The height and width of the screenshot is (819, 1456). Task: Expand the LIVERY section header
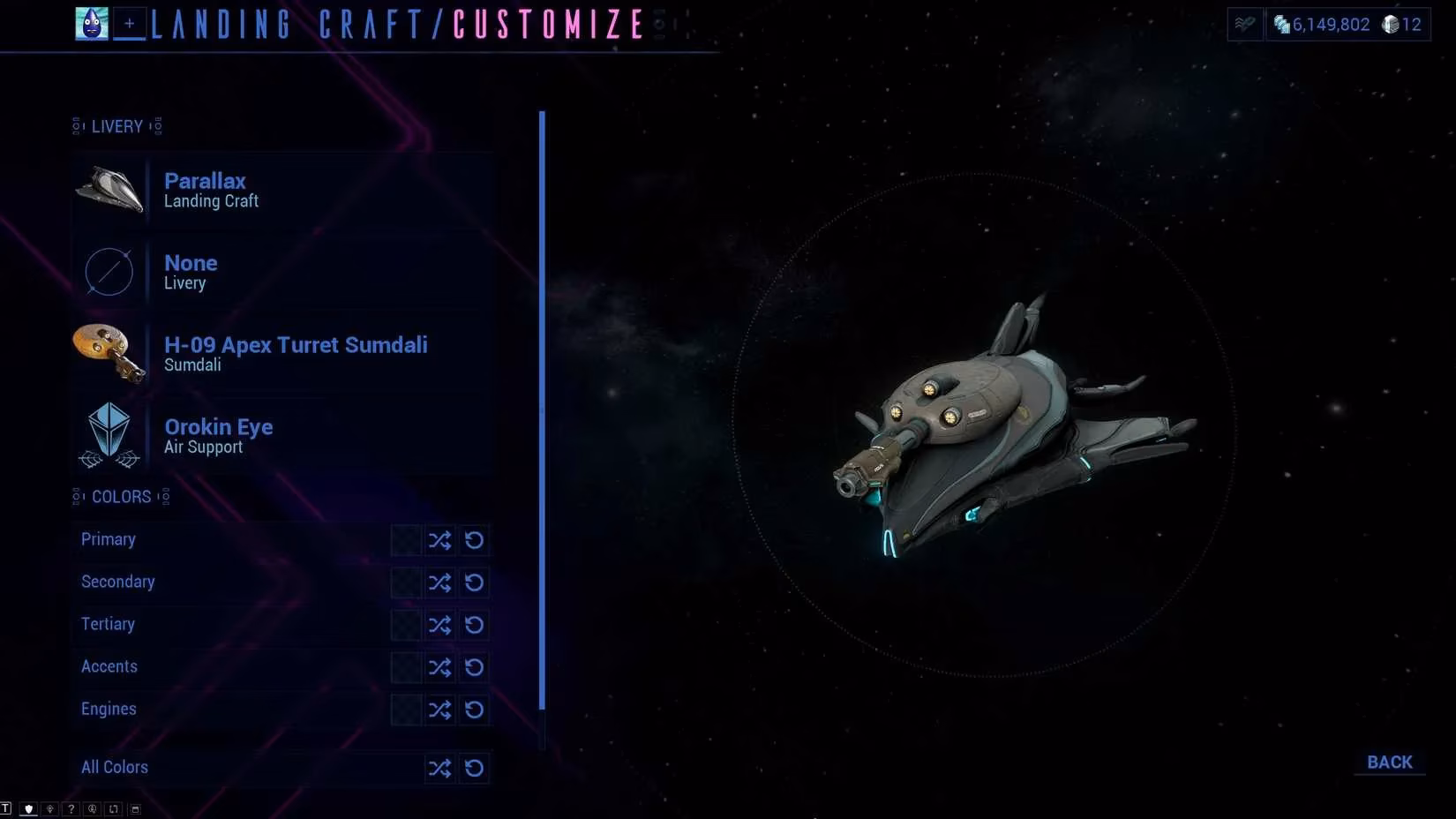coord(117,126)
